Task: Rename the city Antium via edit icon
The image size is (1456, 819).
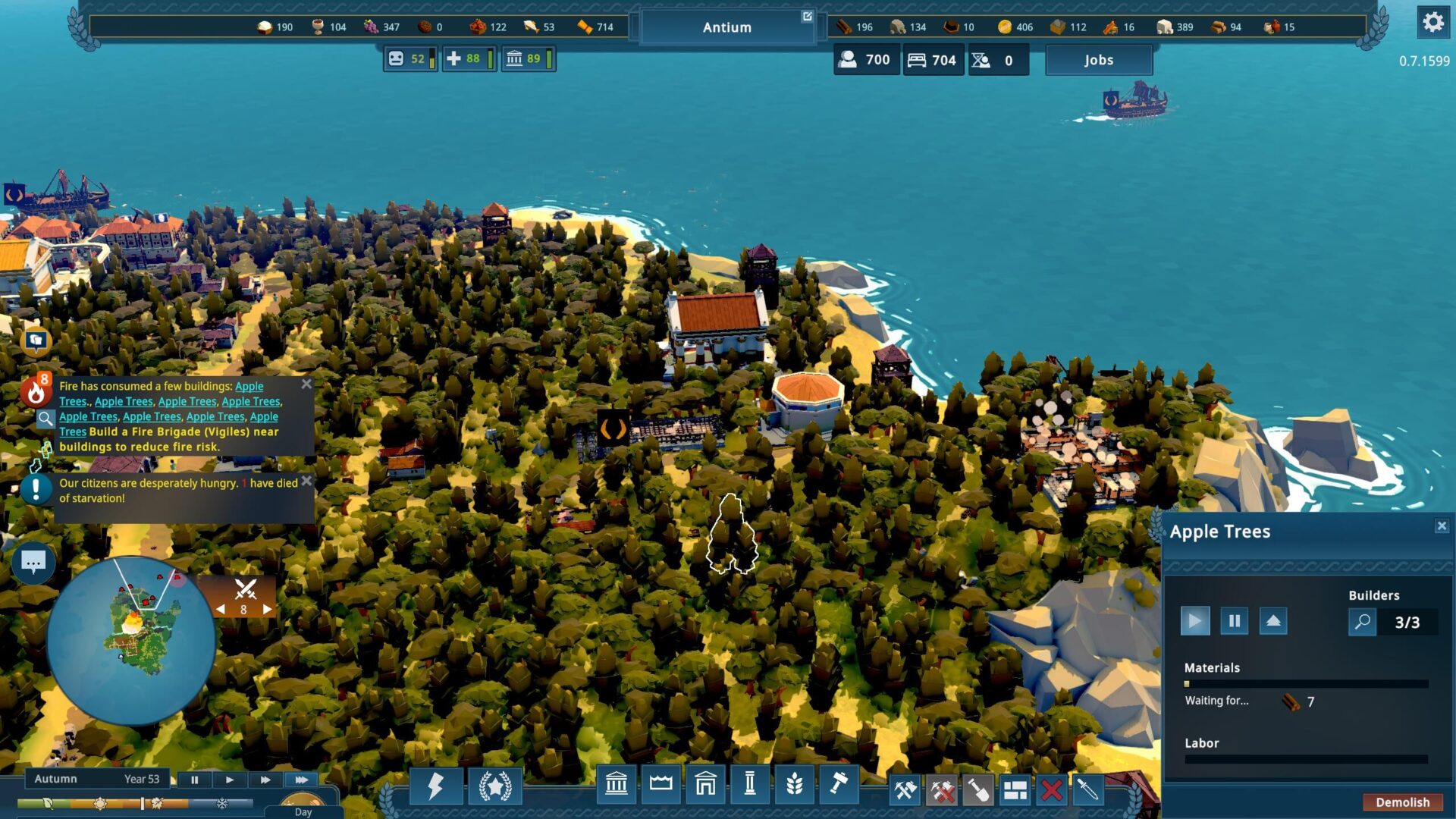Action: [807, 17]
